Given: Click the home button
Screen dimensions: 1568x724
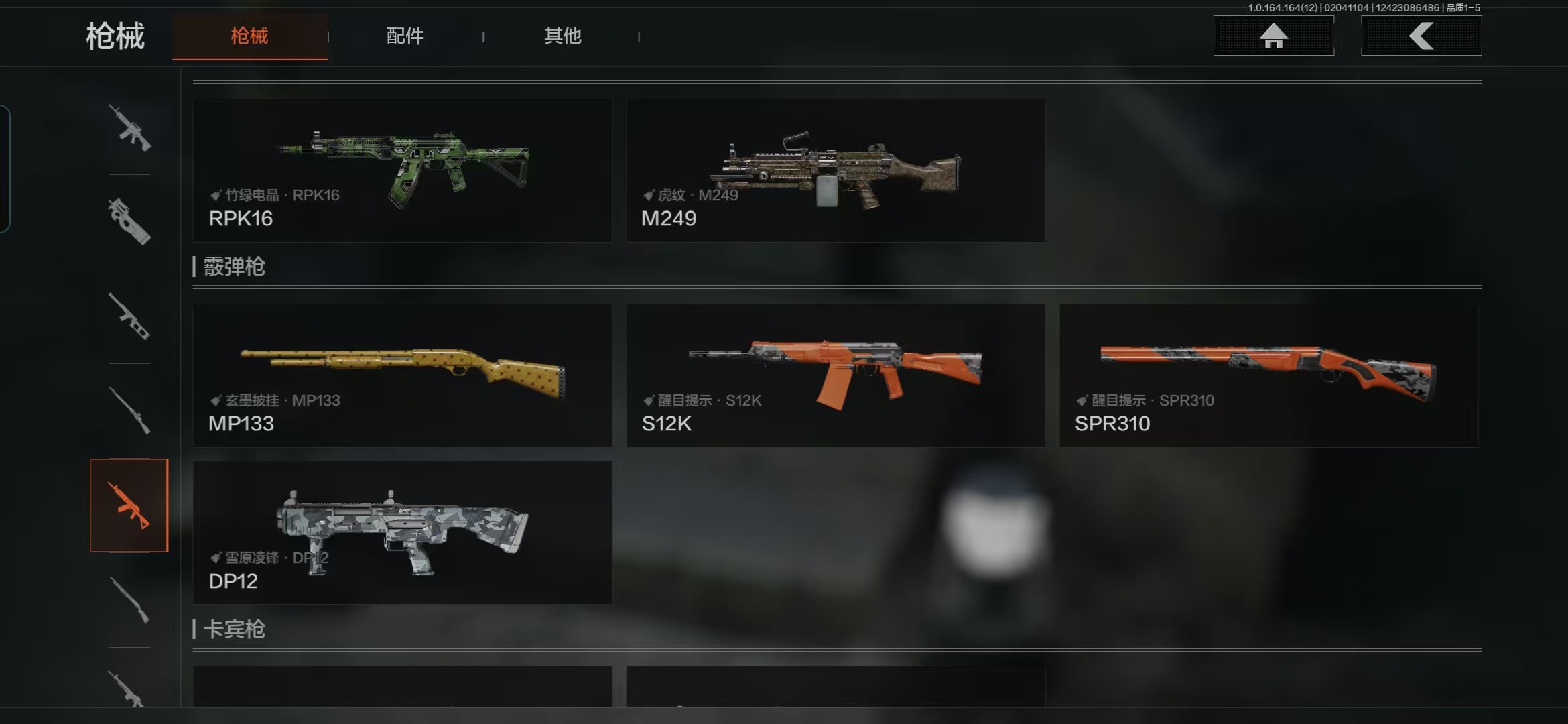Looking at the screenshot, I should click(1273, 36).
